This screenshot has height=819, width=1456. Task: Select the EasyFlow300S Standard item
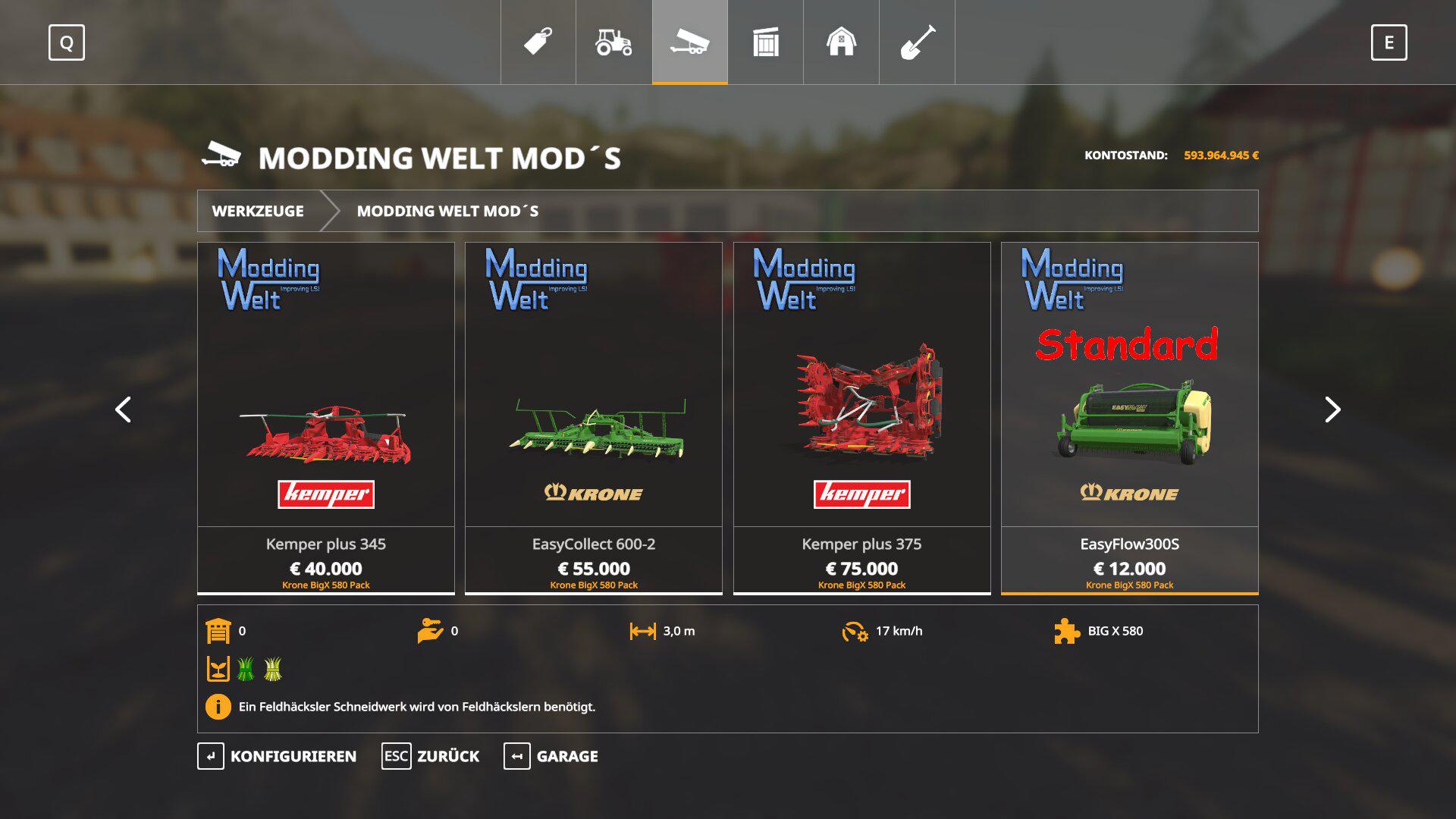pos(1129,418)
